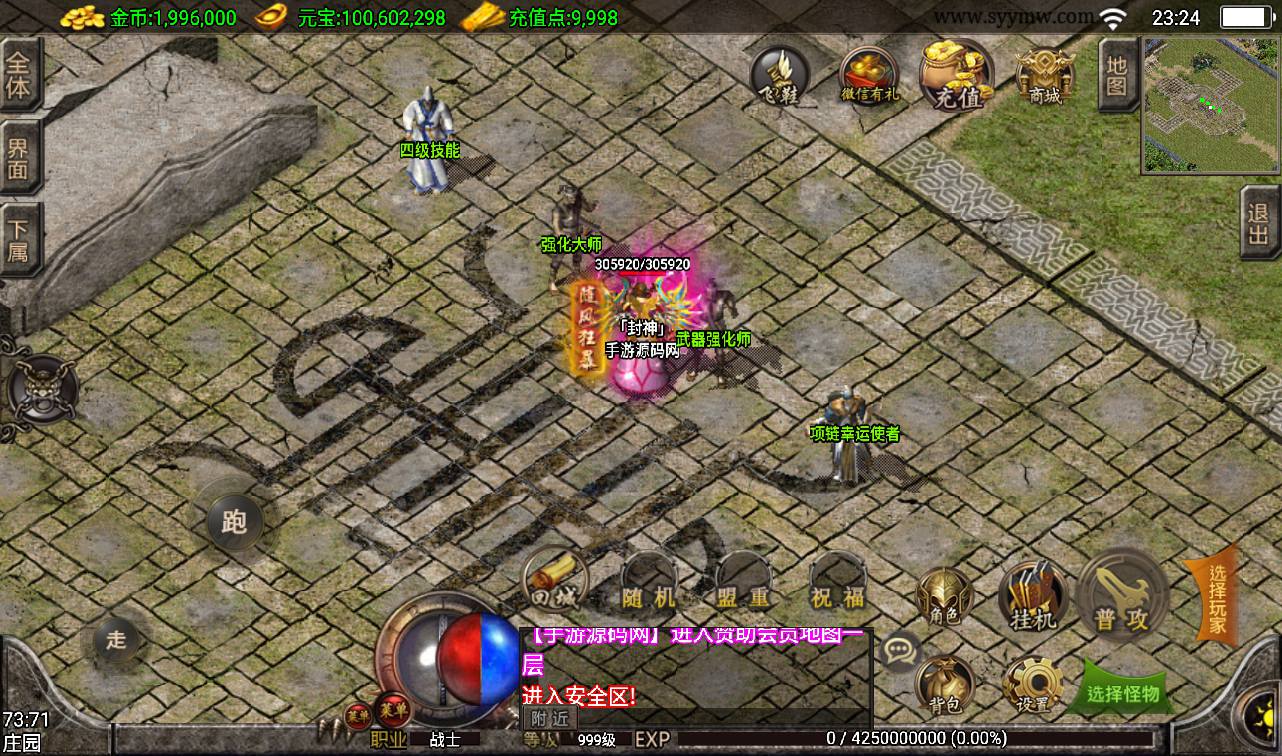The height and width of the screenshot is (756, 1282).
Task: Use the 飞鞋 flying shoes icon
Action: point(780,75)
